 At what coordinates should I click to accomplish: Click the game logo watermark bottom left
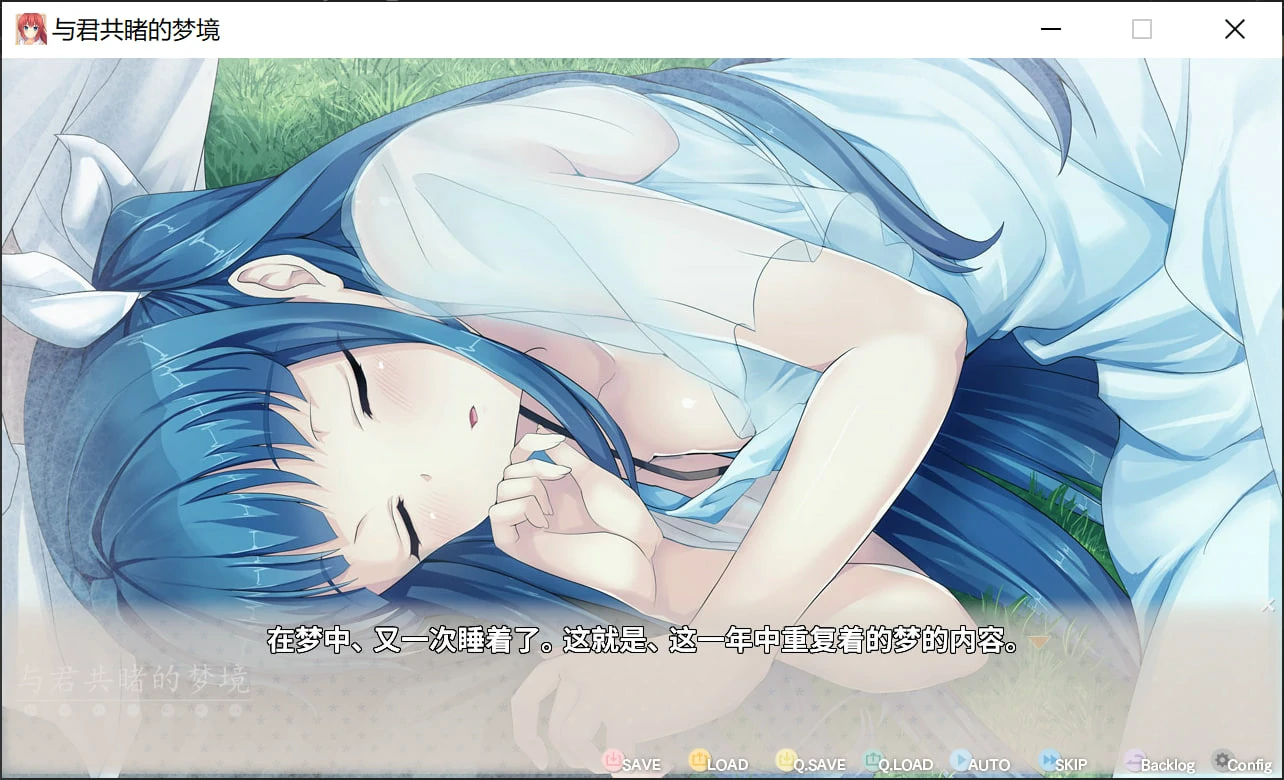pyautogui.click(x=135, y=677)
